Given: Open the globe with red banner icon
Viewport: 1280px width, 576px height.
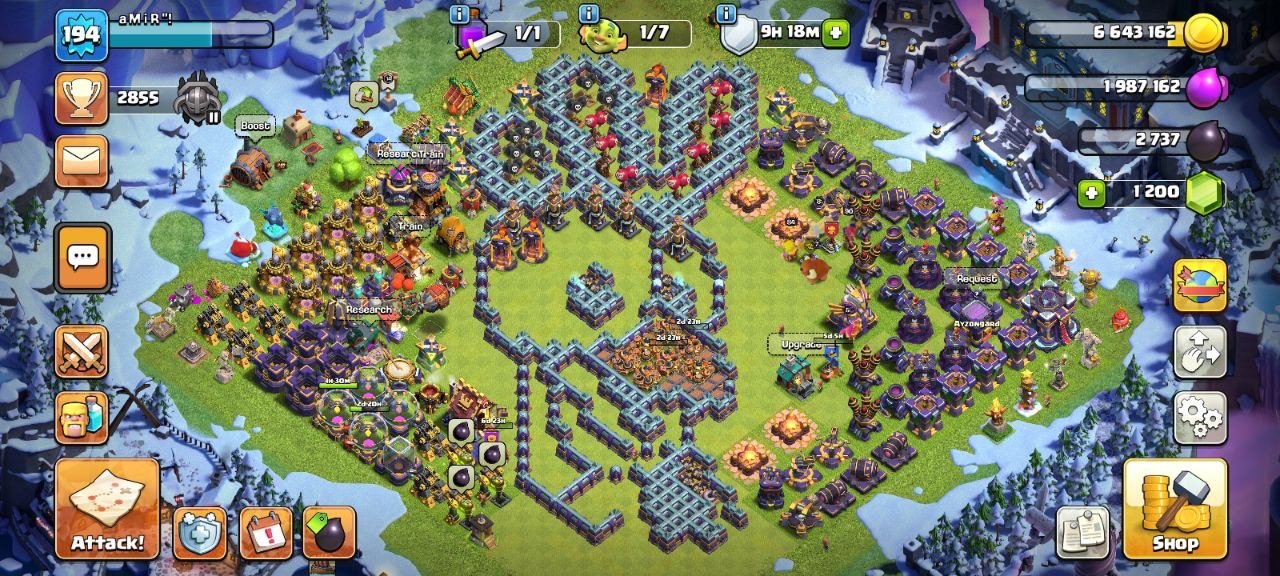Looking at the screenshot, I should pos(1199,286).
